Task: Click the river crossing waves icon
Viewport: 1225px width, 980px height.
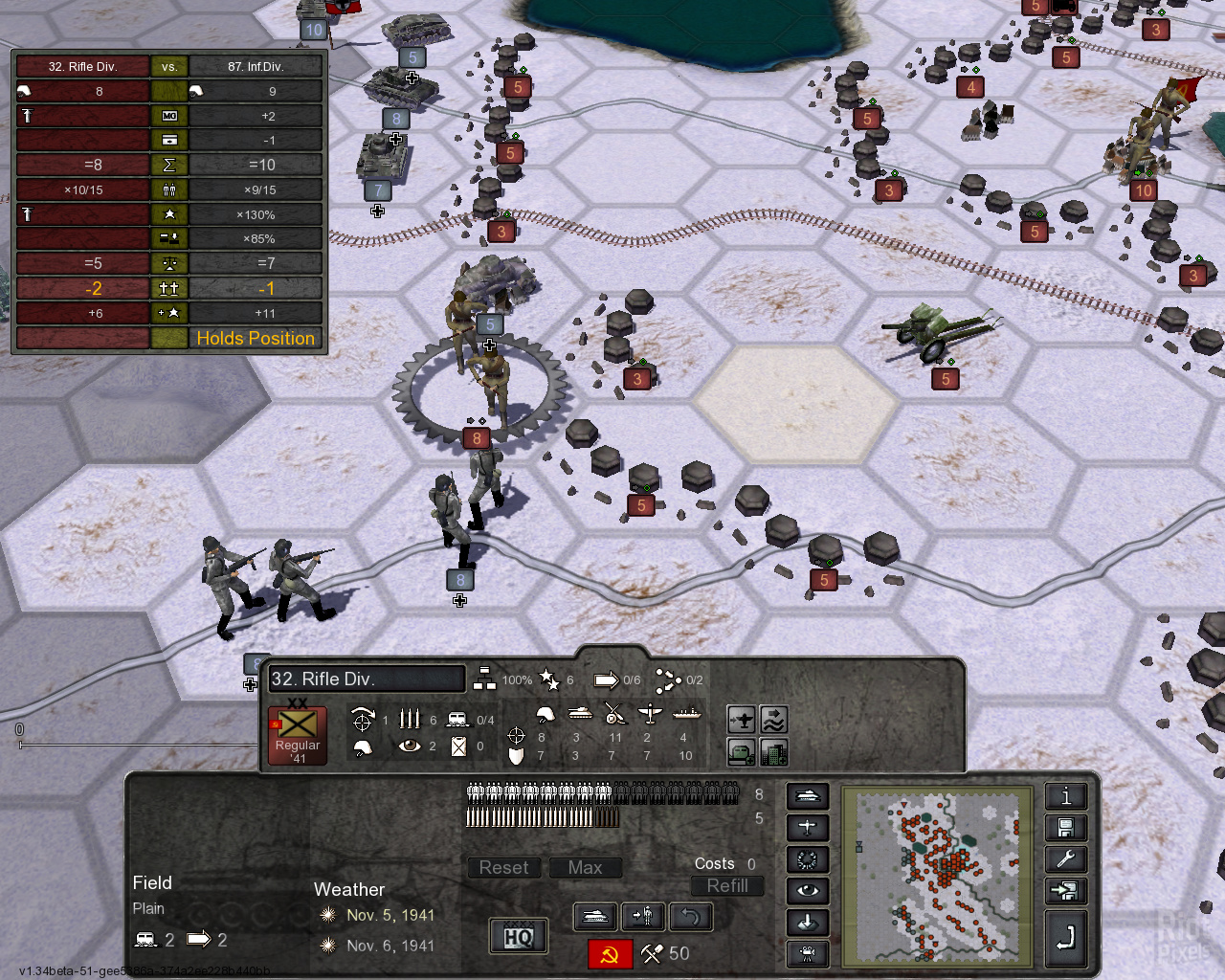Action: tap(773, 719)
